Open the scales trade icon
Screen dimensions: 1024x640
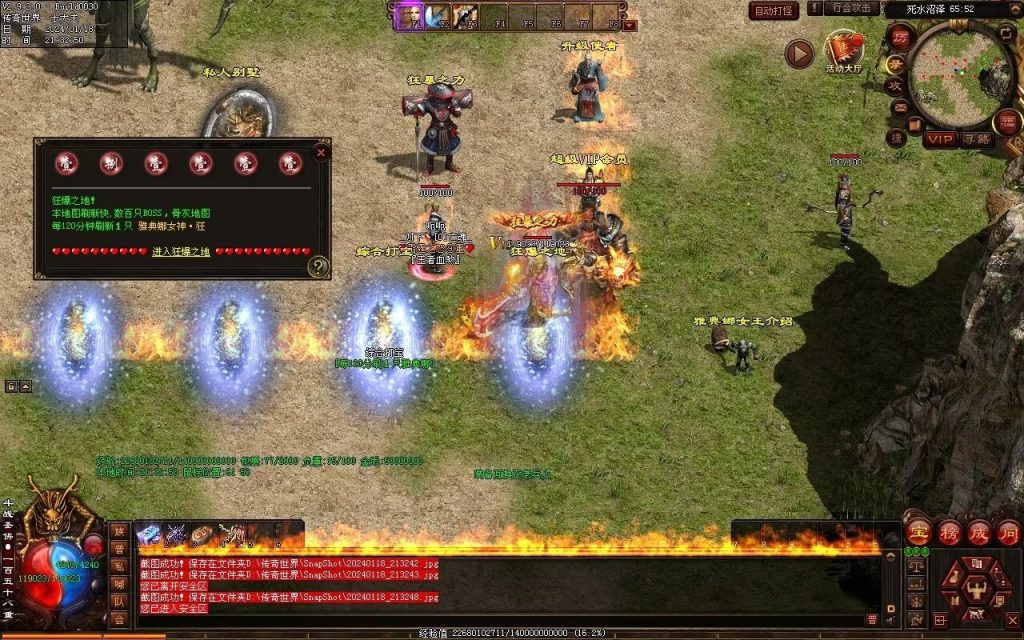click(916, 565)
